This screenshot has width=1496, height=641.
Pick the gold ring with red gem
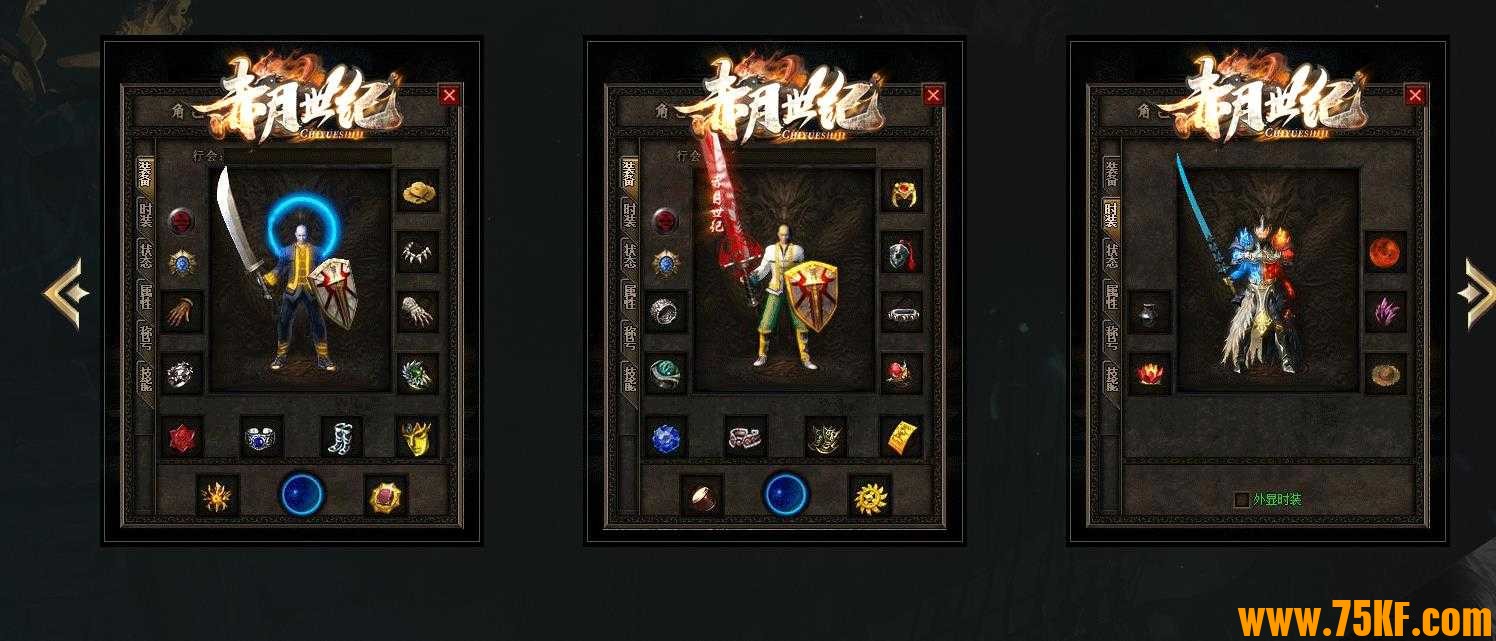(x=901, y=192)
